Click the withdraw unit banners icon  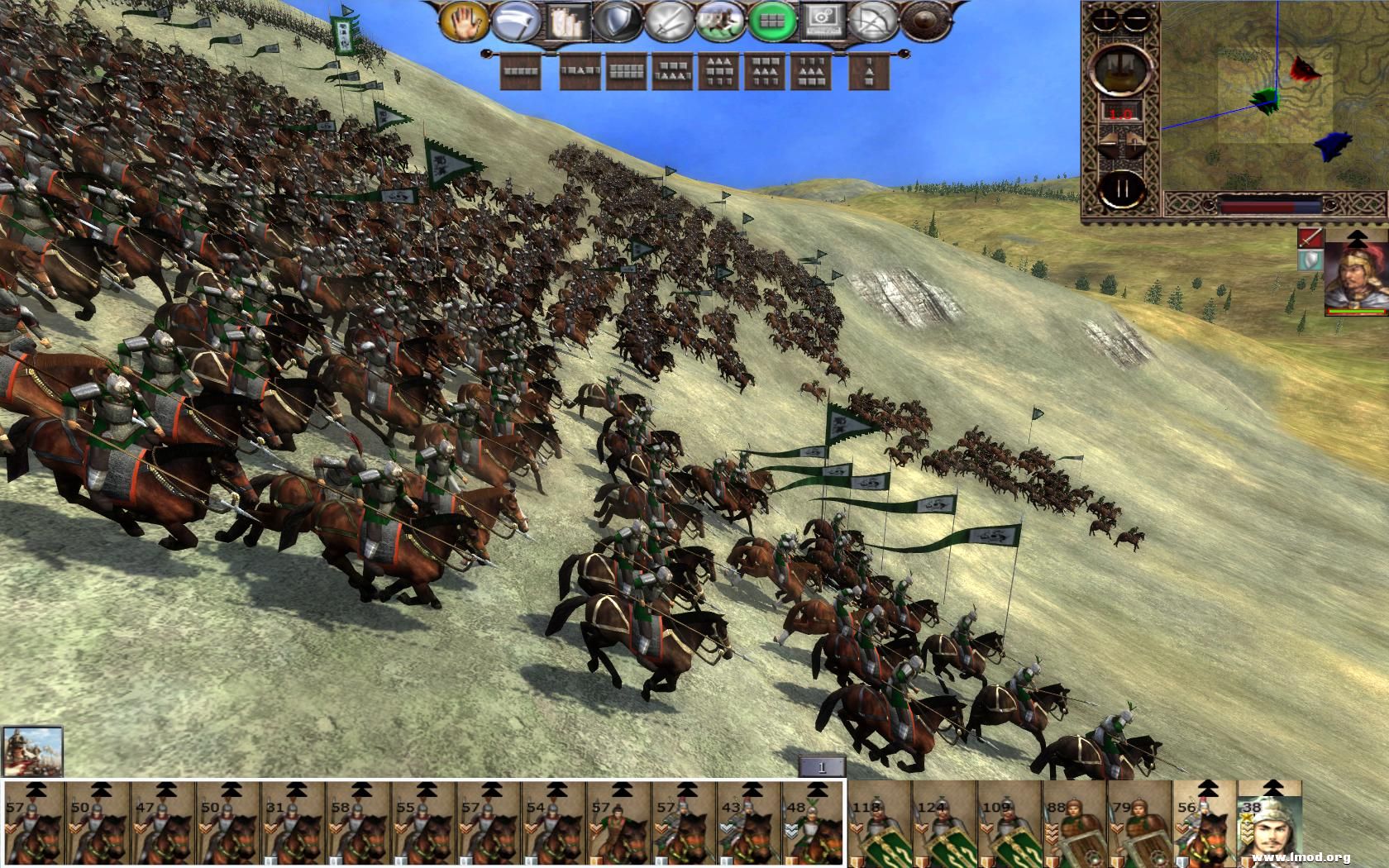click(567, 20)
